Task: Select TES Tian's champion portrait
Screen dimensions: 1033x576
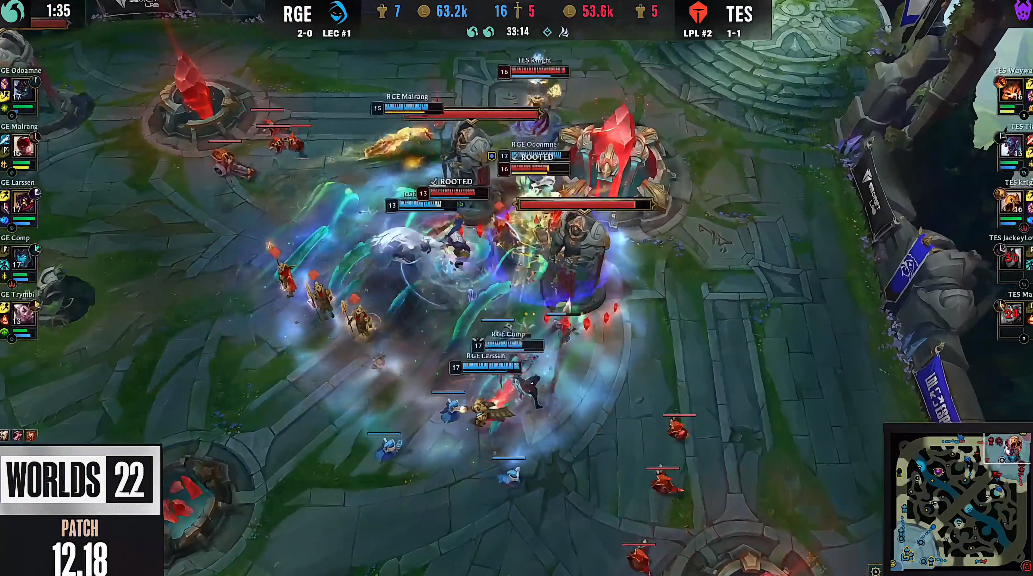Action: click(x=1012, y=147)
